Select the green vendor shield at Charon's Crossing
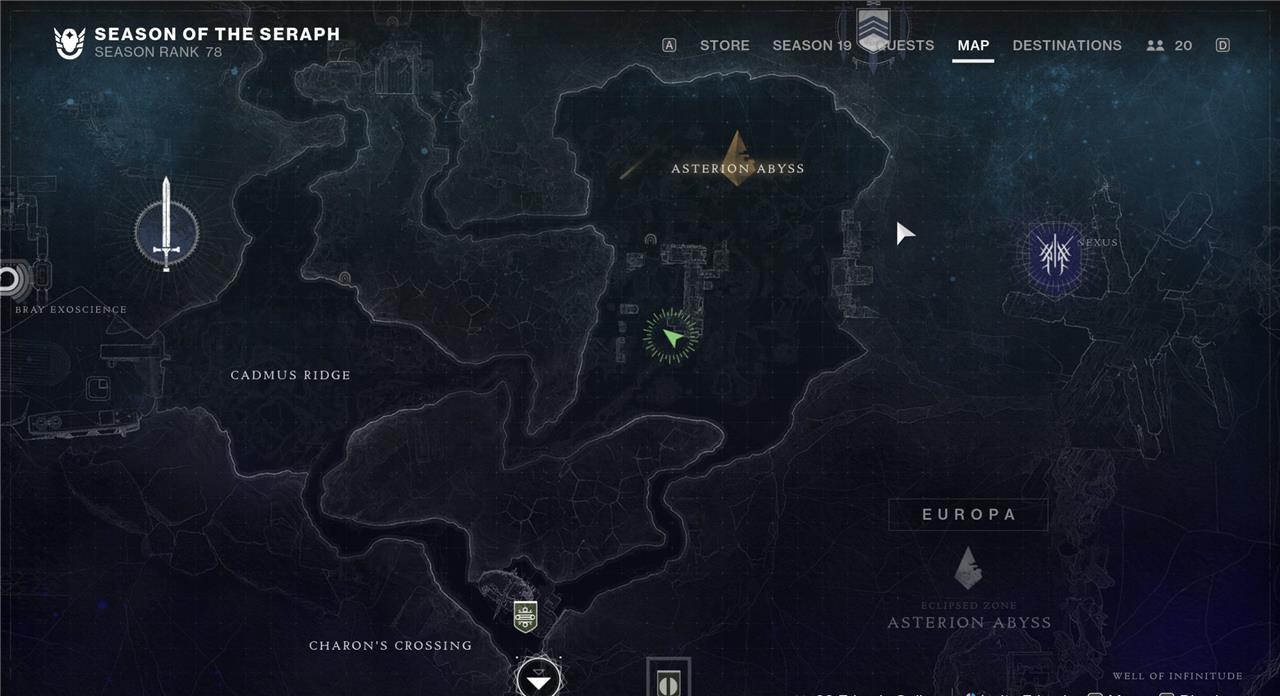 (x=525, y=616)
